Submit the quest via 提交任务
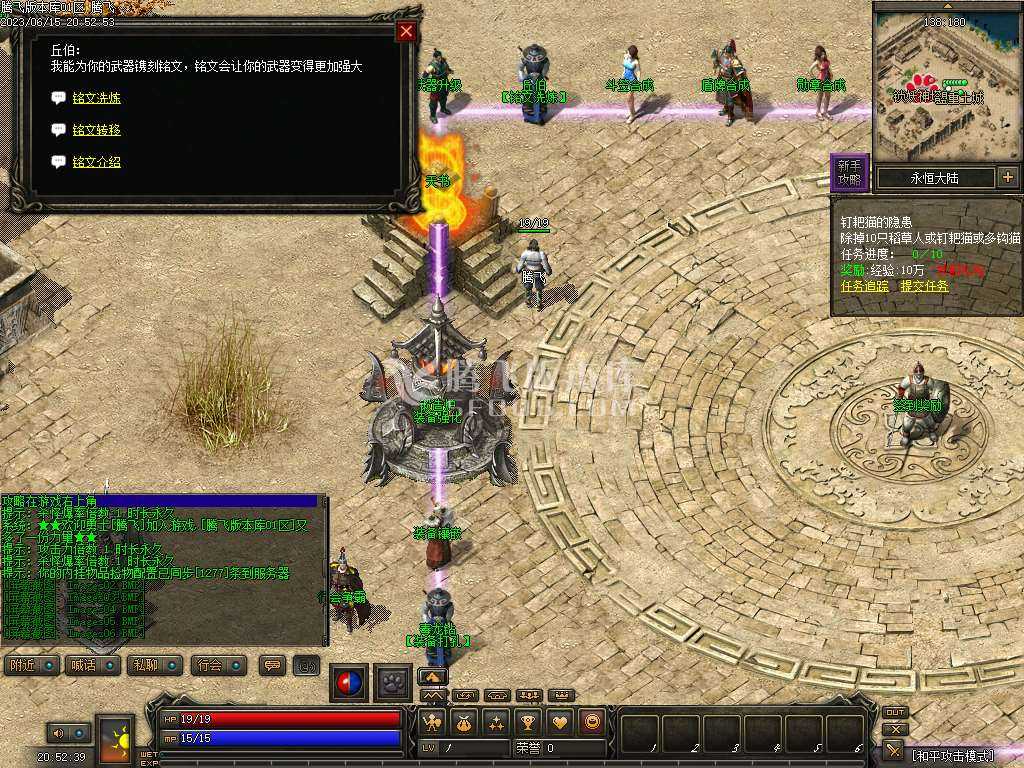This screenshot has width=1024, height=768. pyautogui.click(x=924, y=286)
